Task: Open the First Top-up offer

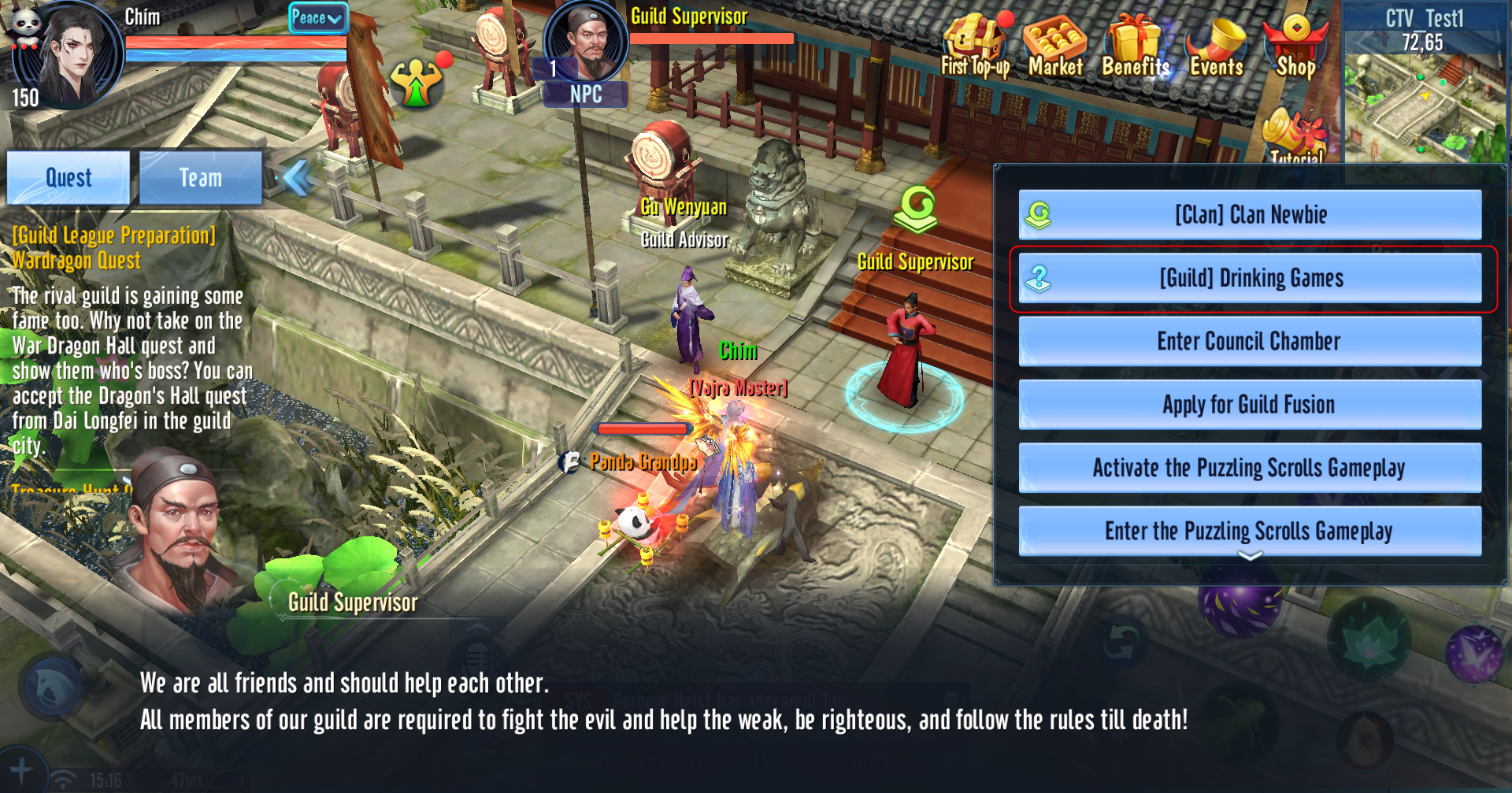Action: click(x=975, y=47)
